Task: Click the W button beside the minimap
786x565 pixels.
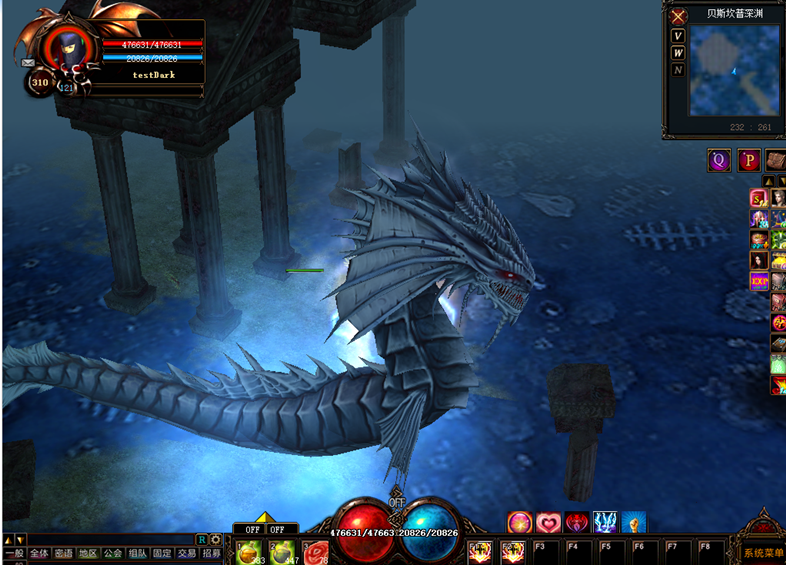Action: (x=678, y=53)
